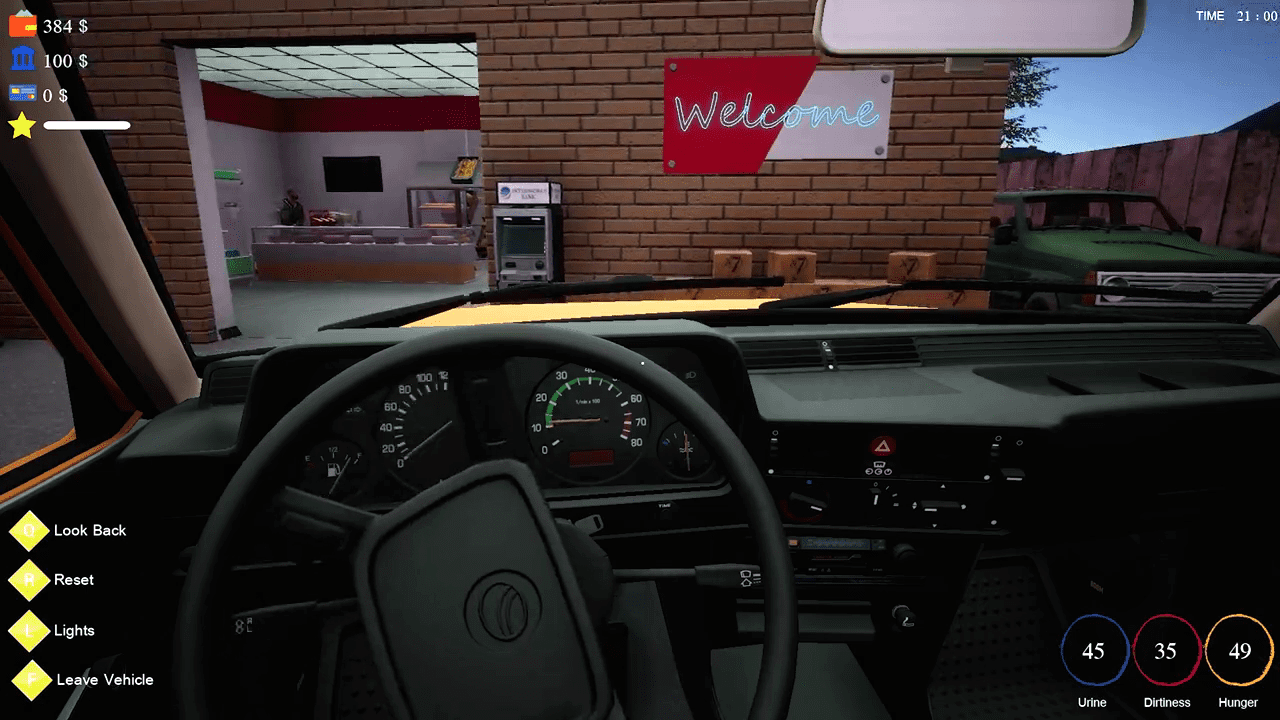Click the experience progress bar beside the star
1280x720 pixels.
(x=85, y=126)
